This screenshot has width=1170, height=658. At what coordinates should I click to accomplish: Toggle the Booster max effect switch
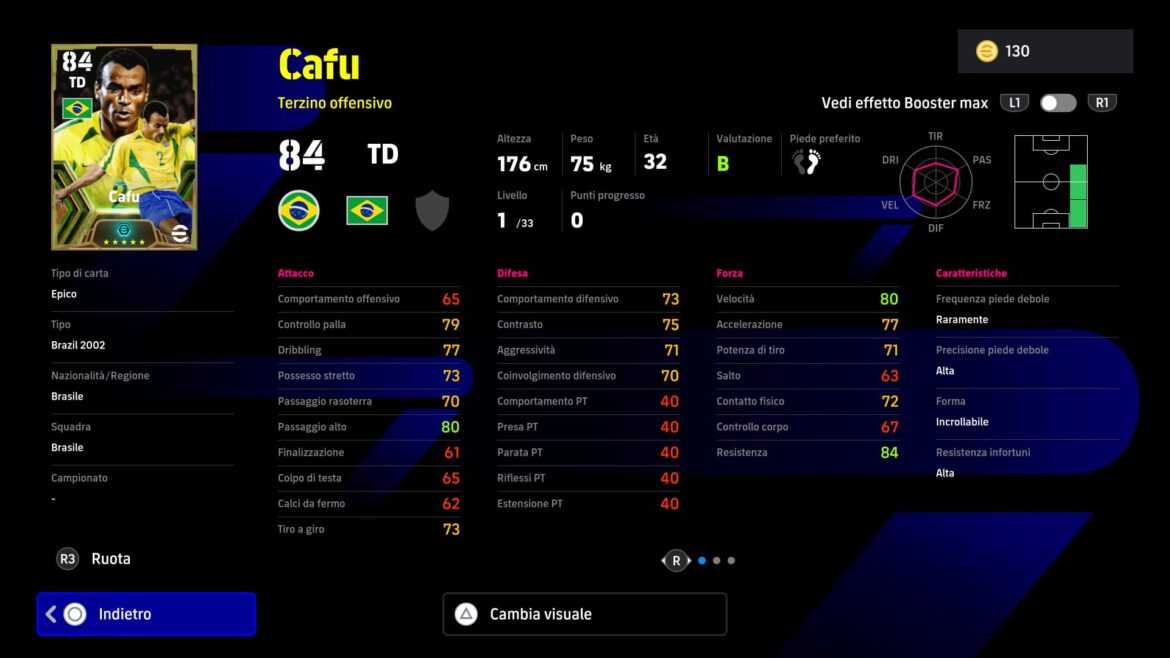[x=1058, y=103]
